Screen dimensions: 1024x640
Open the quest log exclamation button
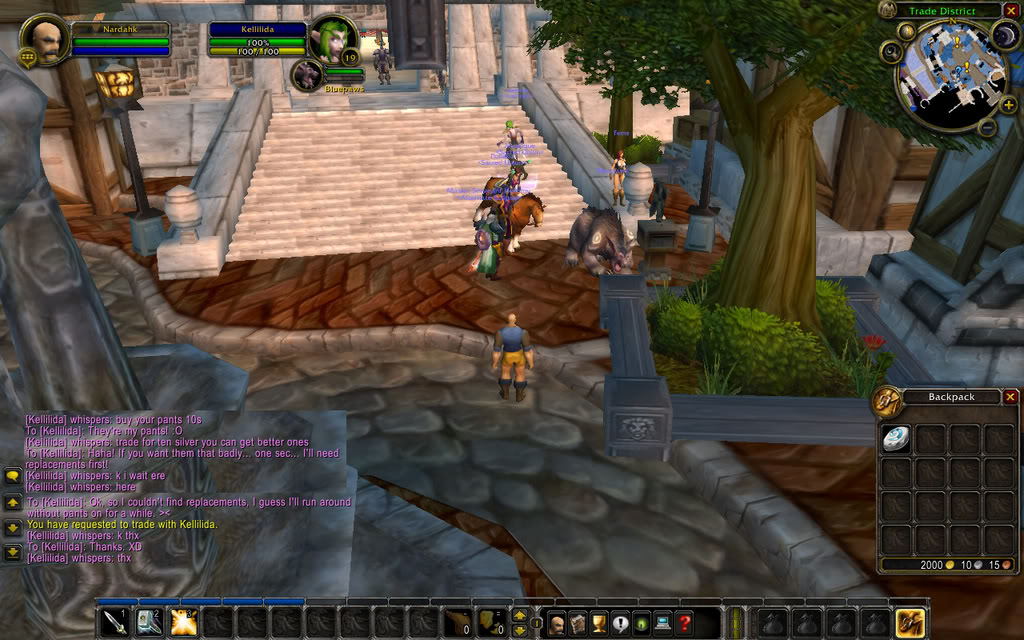(620, 623)
